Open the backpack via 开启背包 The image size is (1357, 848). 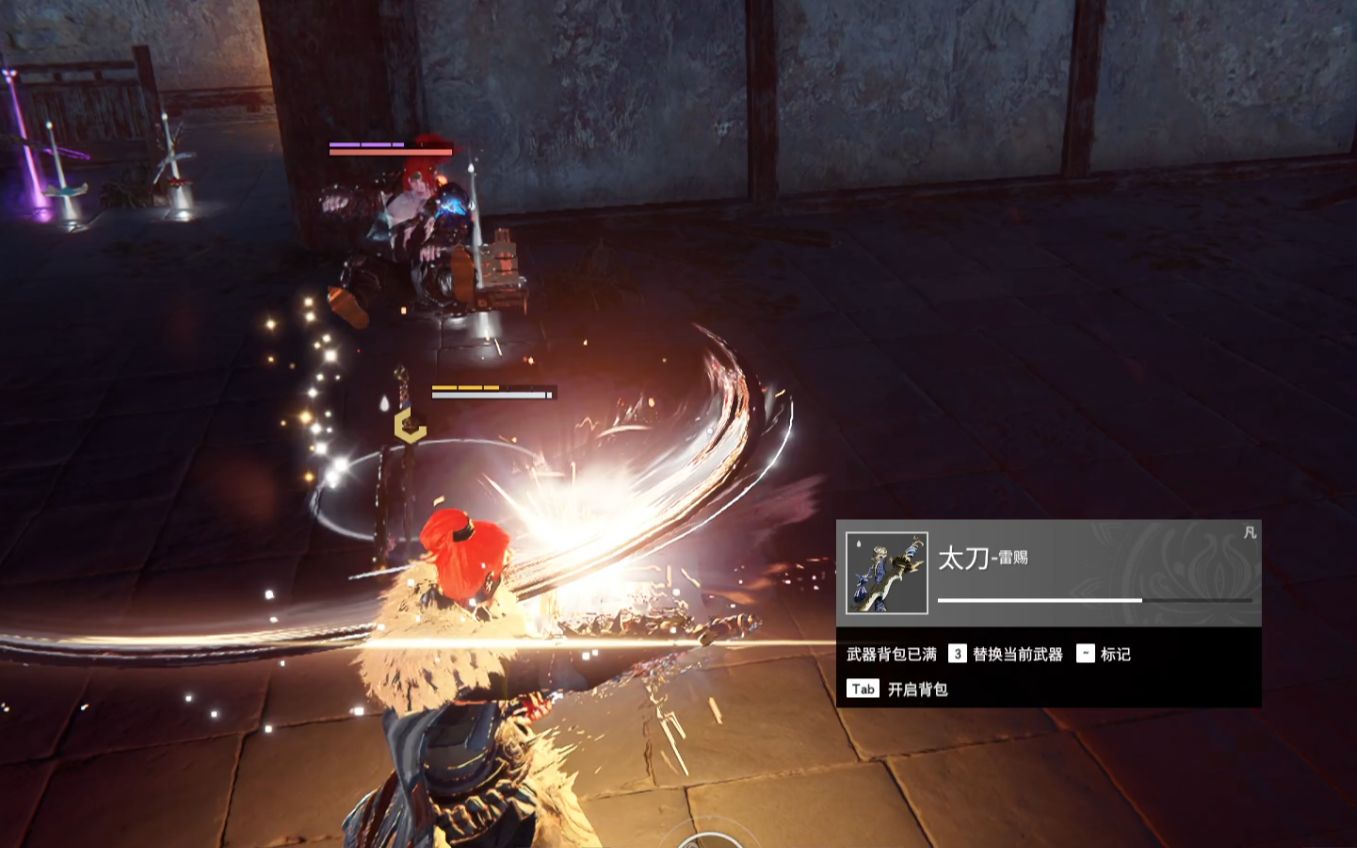(x=917, y=689)
